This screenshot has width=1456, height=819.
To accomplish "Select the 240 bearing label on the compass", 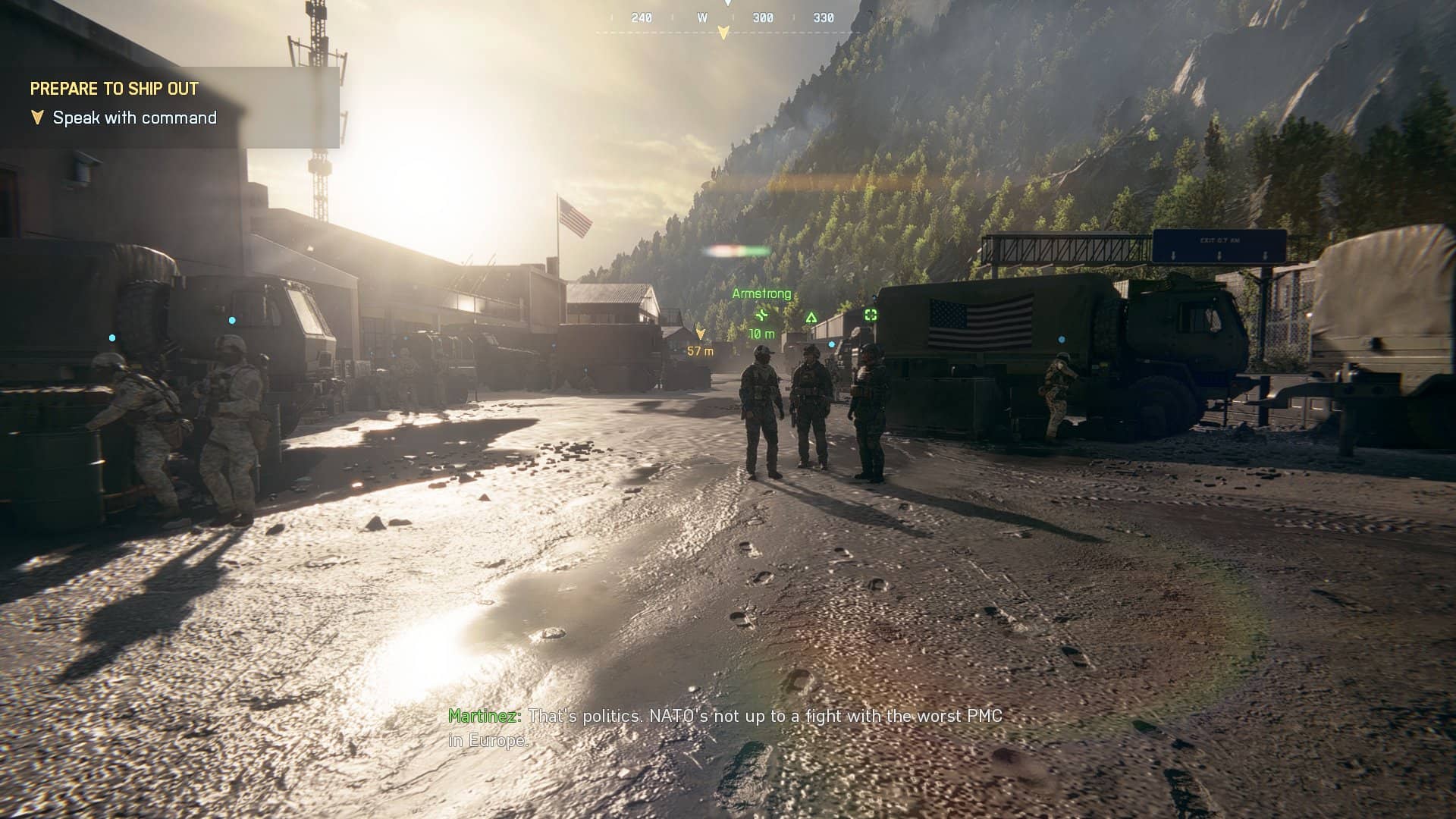I will pos(642,17).
